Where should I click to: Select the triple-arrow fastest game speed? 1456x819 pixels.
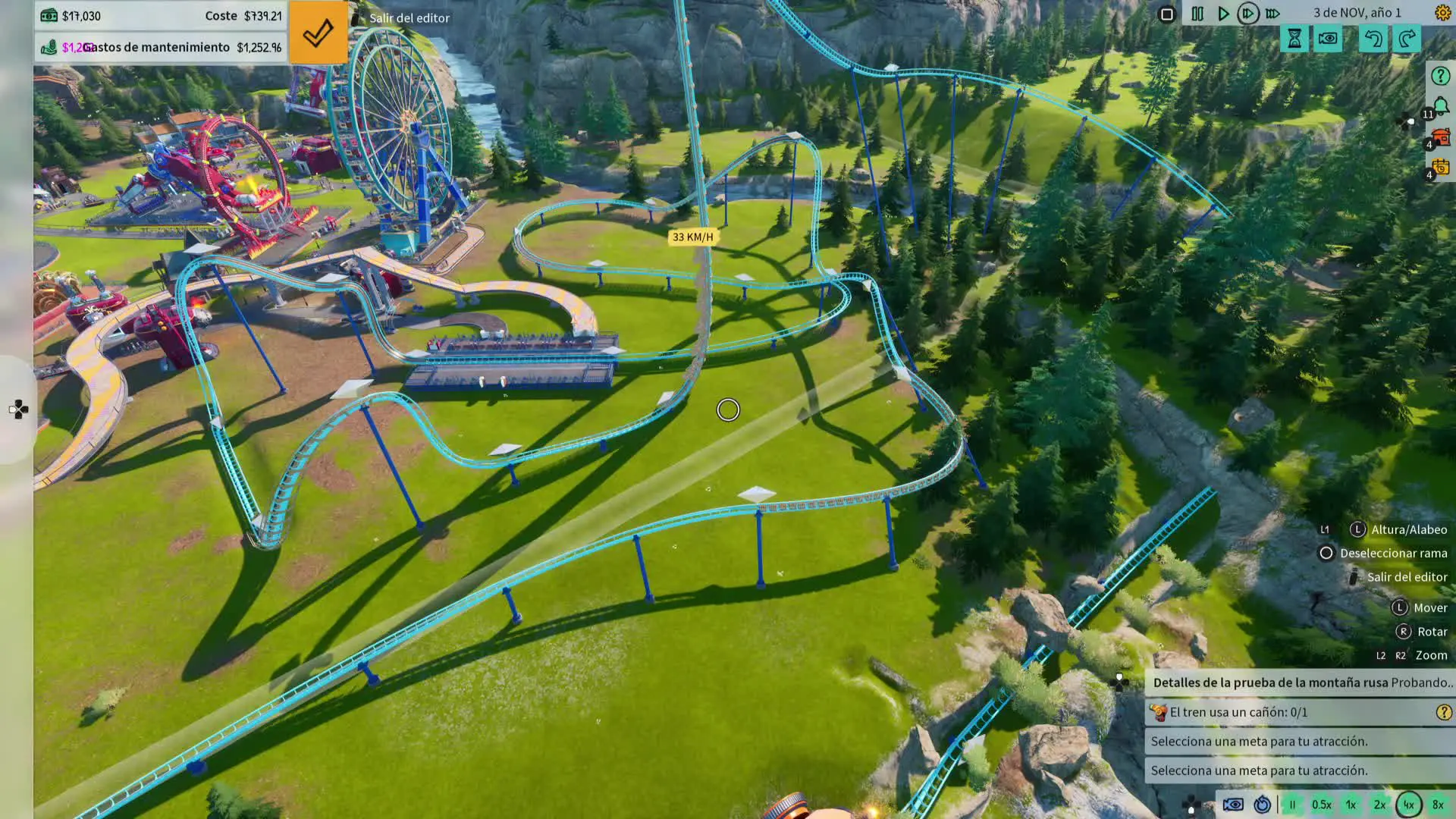click(x=1273, y=14)
